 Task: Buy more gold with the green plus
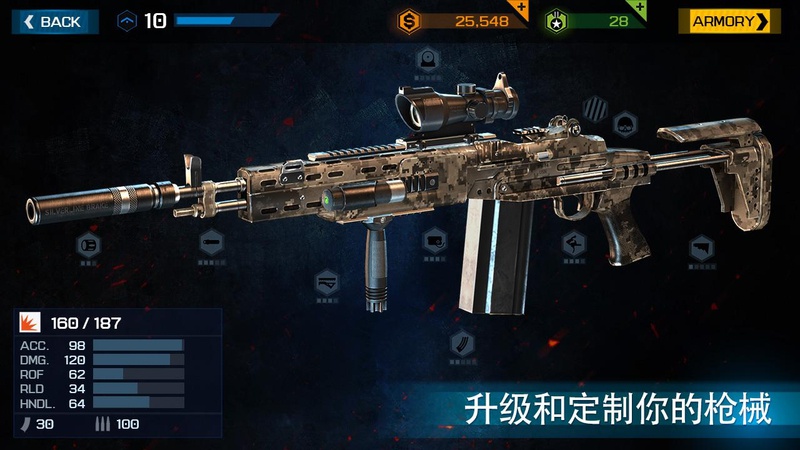639,9
